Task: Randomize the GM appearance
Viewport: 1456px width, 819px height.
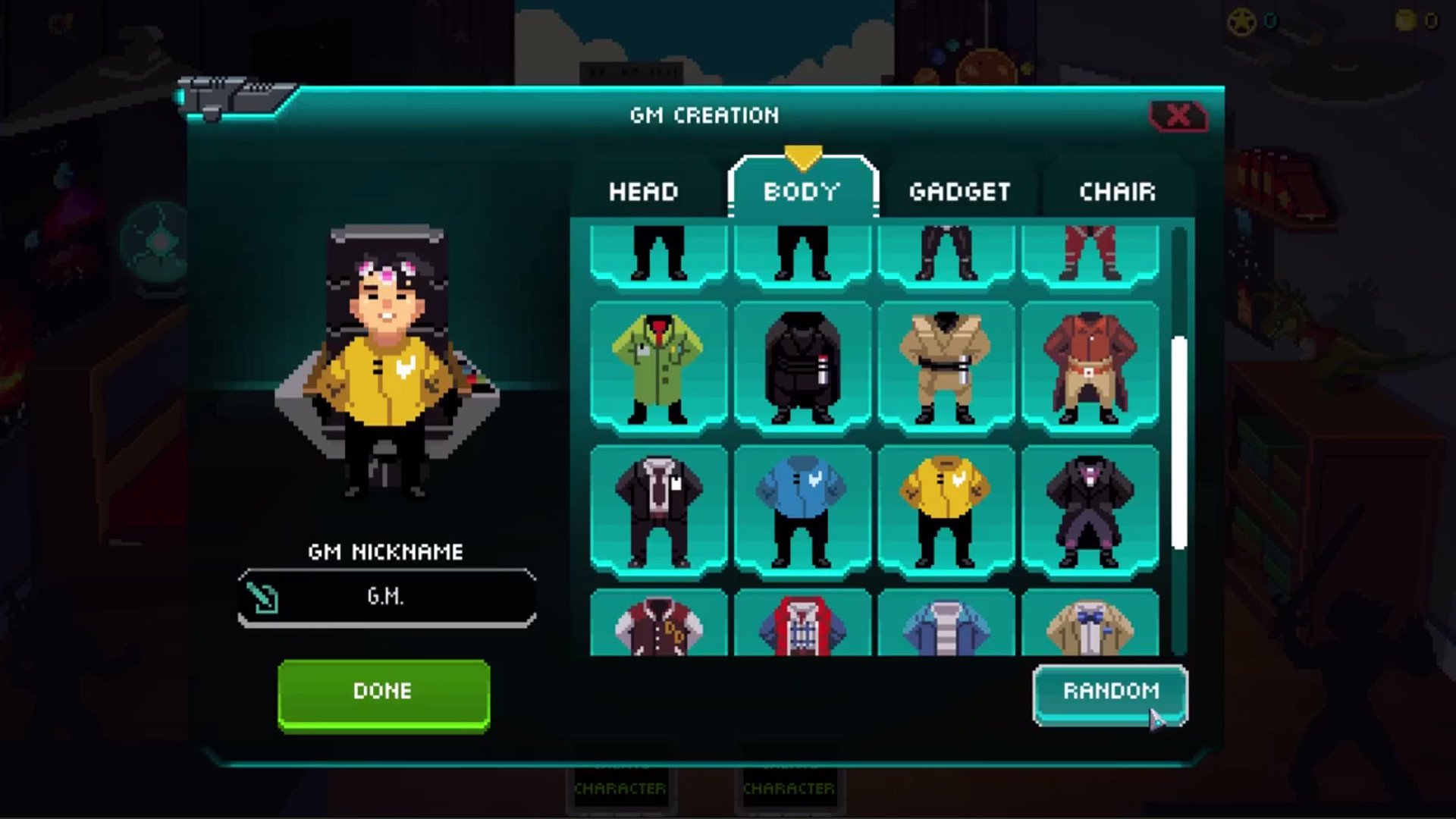Action: (1109, 692)
